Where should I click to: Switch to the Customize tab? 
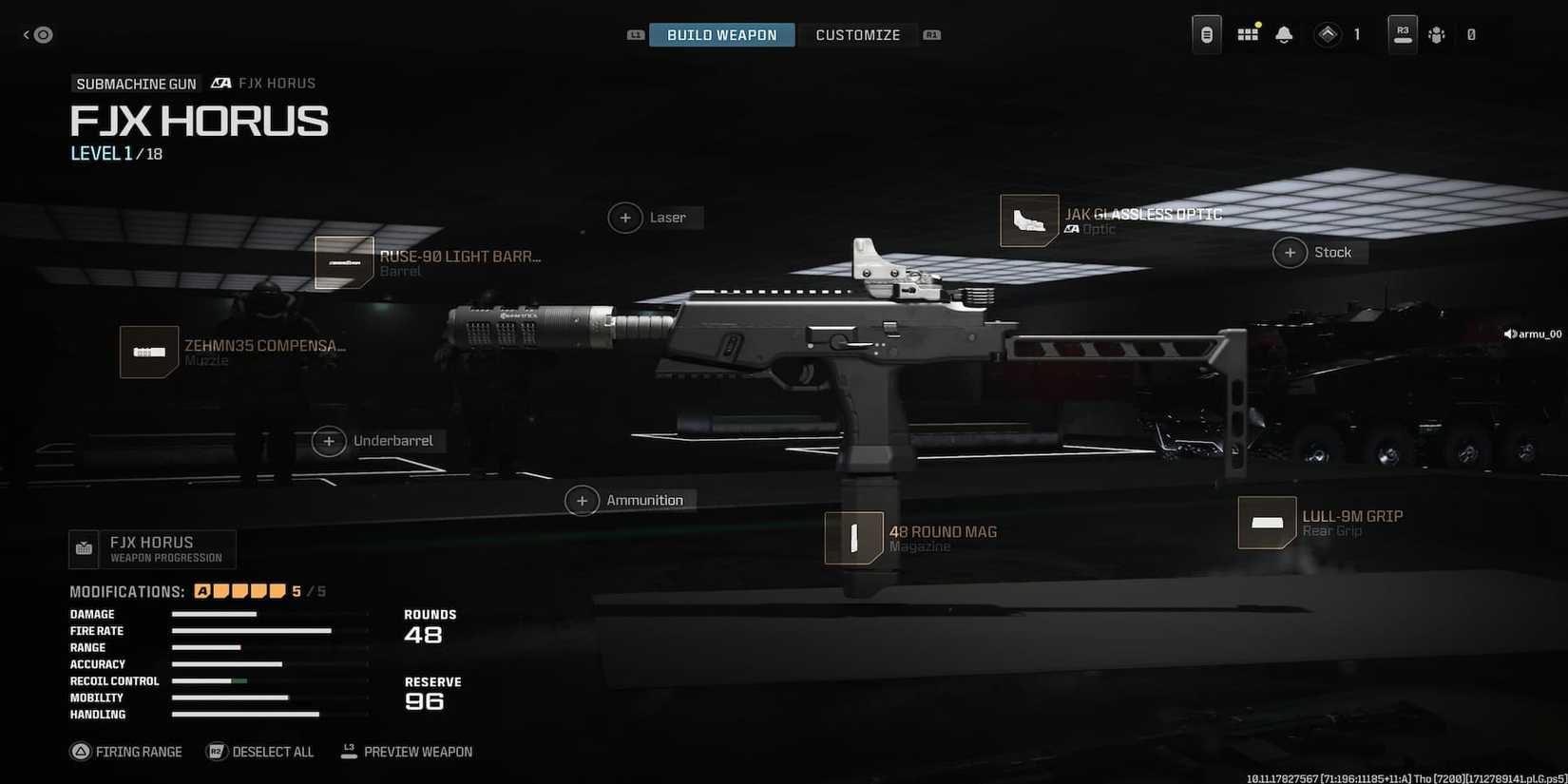857,34
